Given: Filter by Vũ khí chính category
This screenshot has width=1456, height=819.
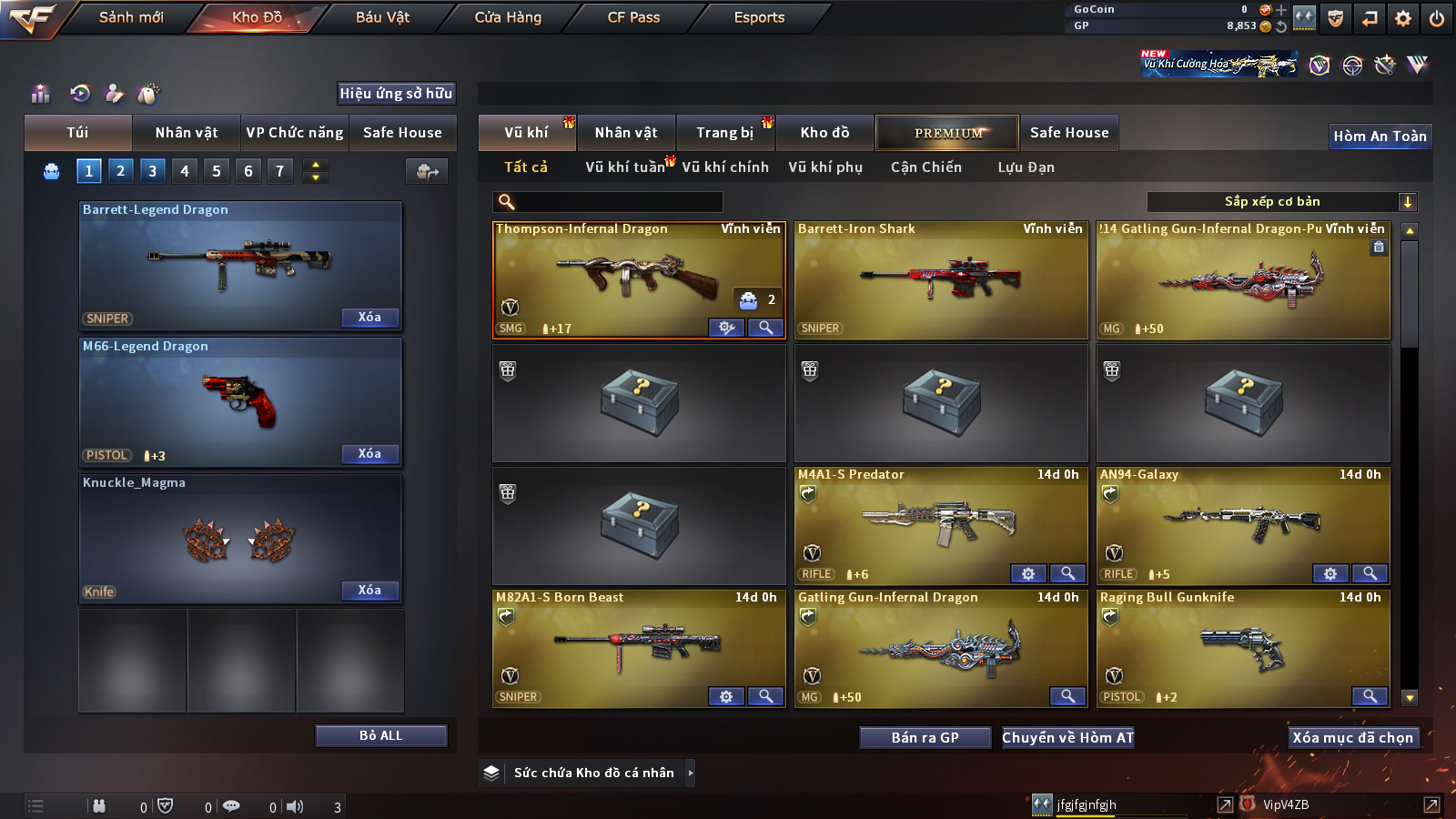Looking at the screenshot, I should point(725,167).
